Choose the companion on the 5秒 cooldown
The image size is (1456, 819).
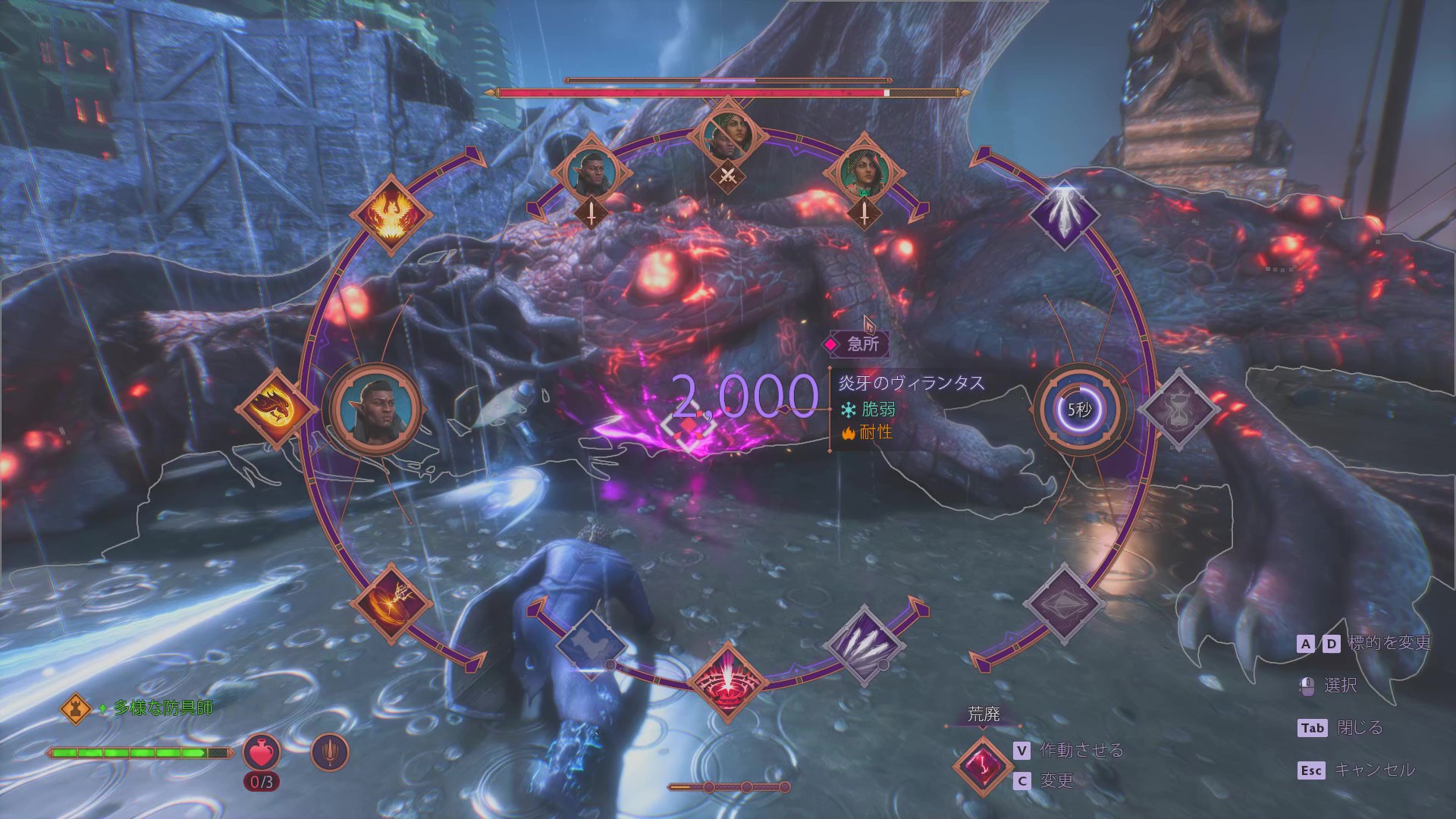click(x=1078, y=409)
